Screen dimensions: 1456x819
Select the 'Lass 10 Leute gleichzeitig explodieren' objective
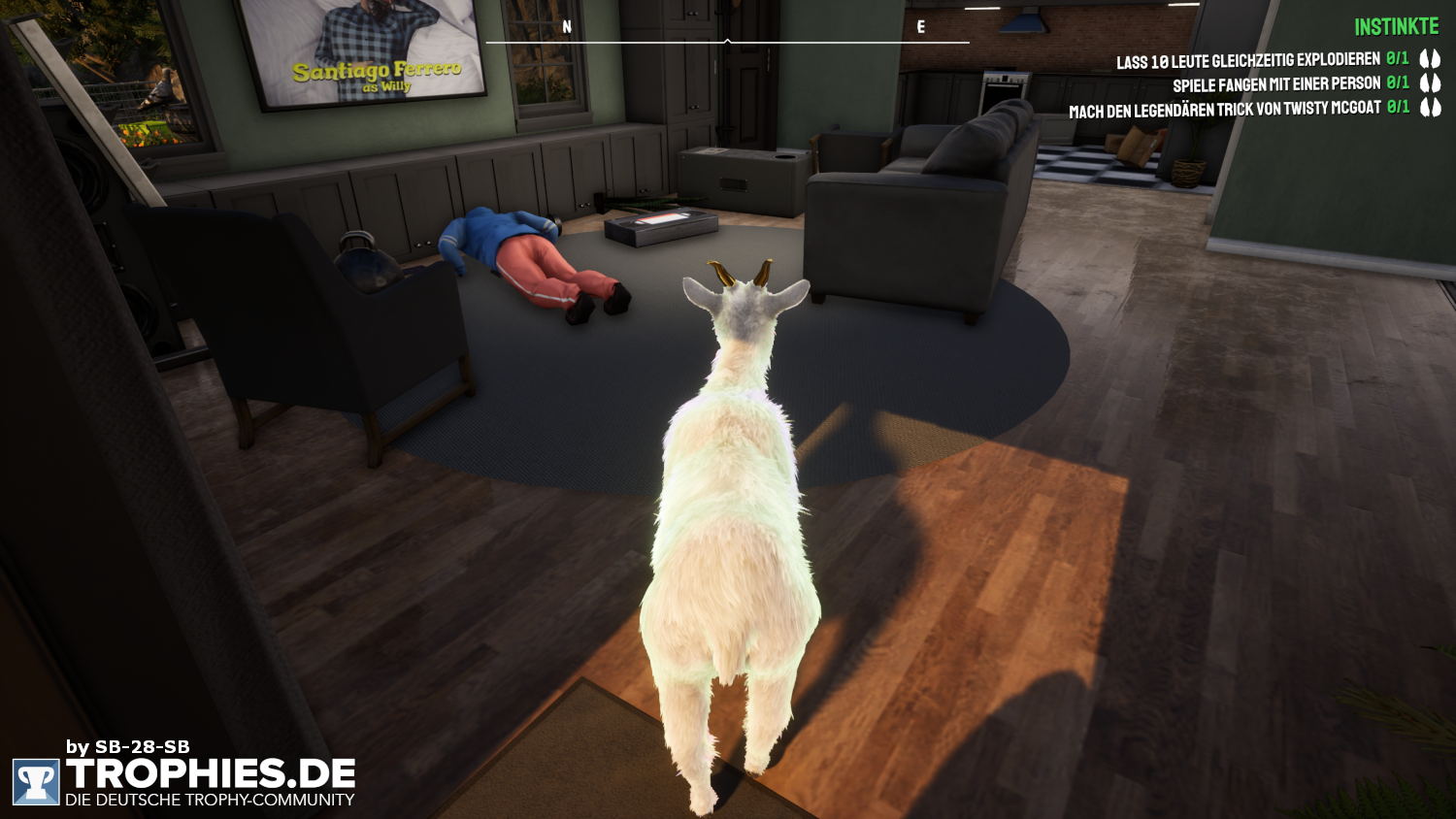[1247, 61]
